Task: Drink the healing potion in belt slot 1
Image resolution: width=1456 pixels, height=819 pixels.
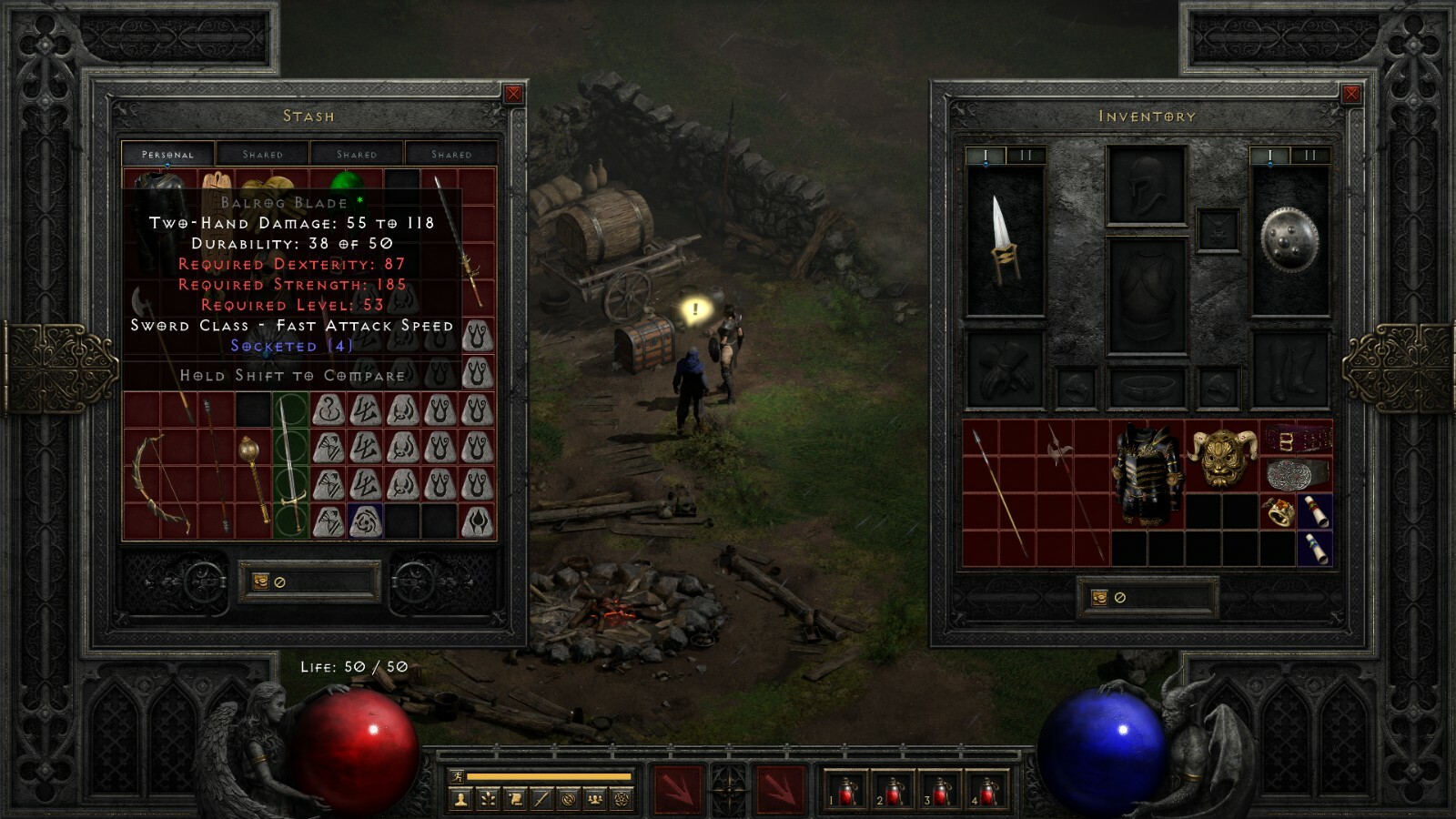Action: [846, 790]
